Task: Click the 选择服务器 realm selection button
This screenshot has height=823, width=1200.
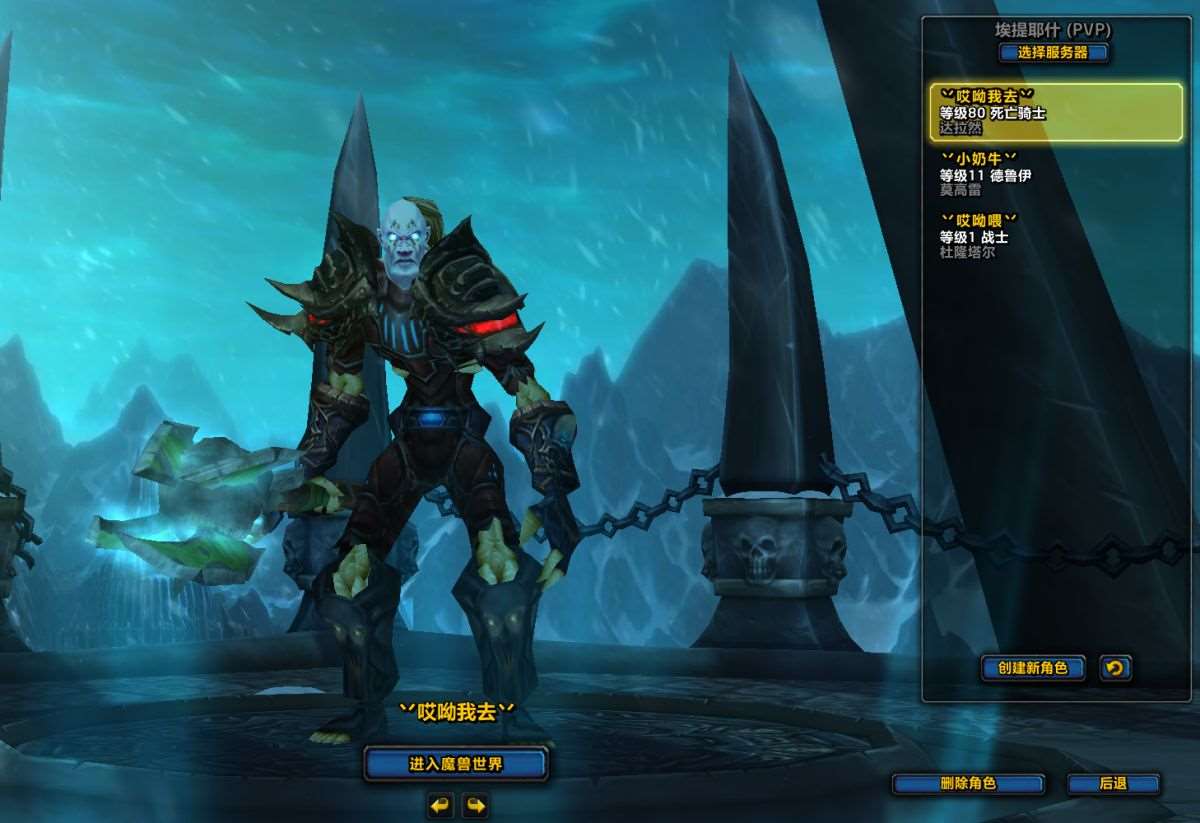Action: pyautogui.click(x=1053, y=53)
